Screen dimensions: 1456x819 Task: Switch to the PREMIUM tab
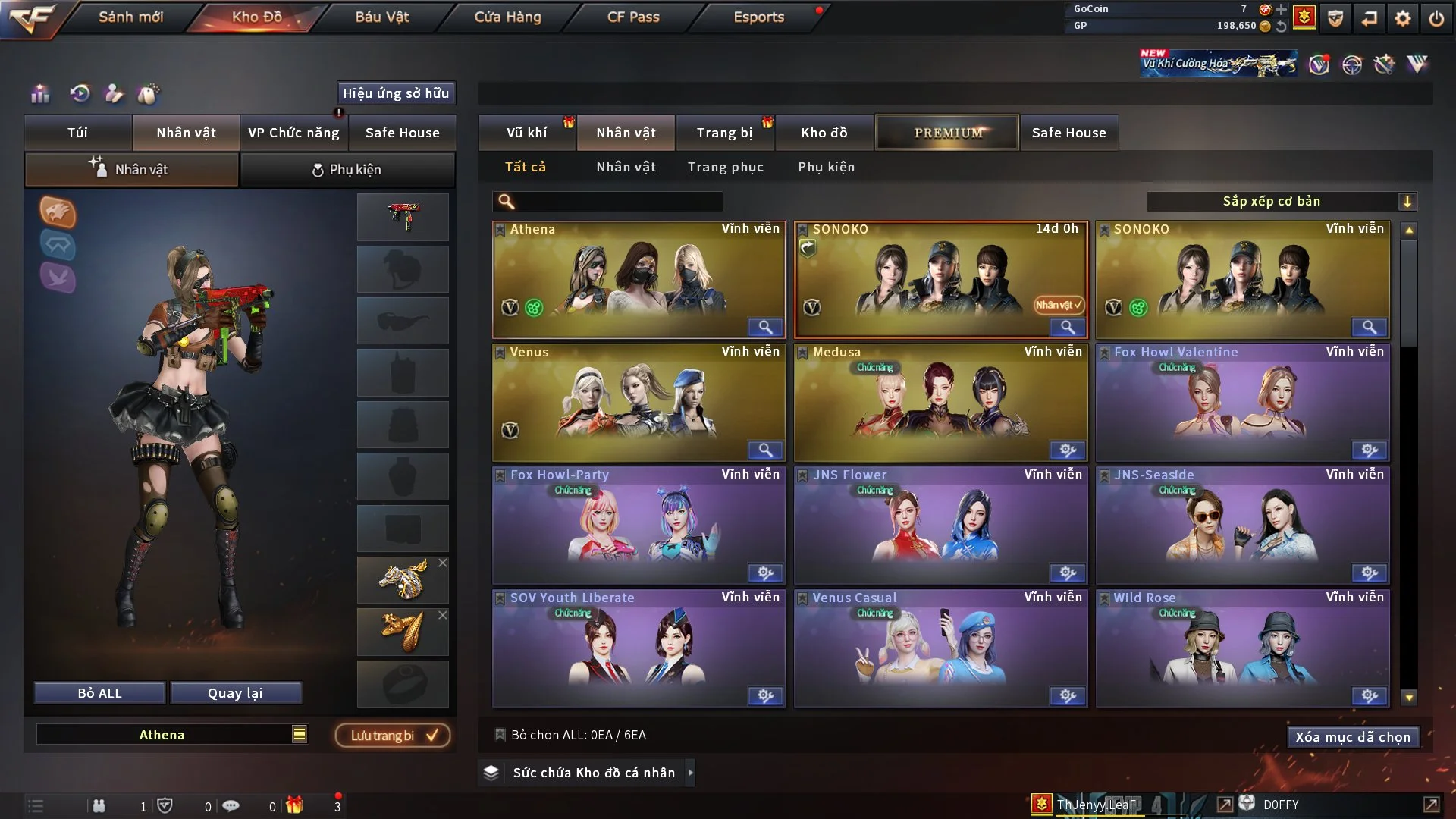(x=946, y=132)
